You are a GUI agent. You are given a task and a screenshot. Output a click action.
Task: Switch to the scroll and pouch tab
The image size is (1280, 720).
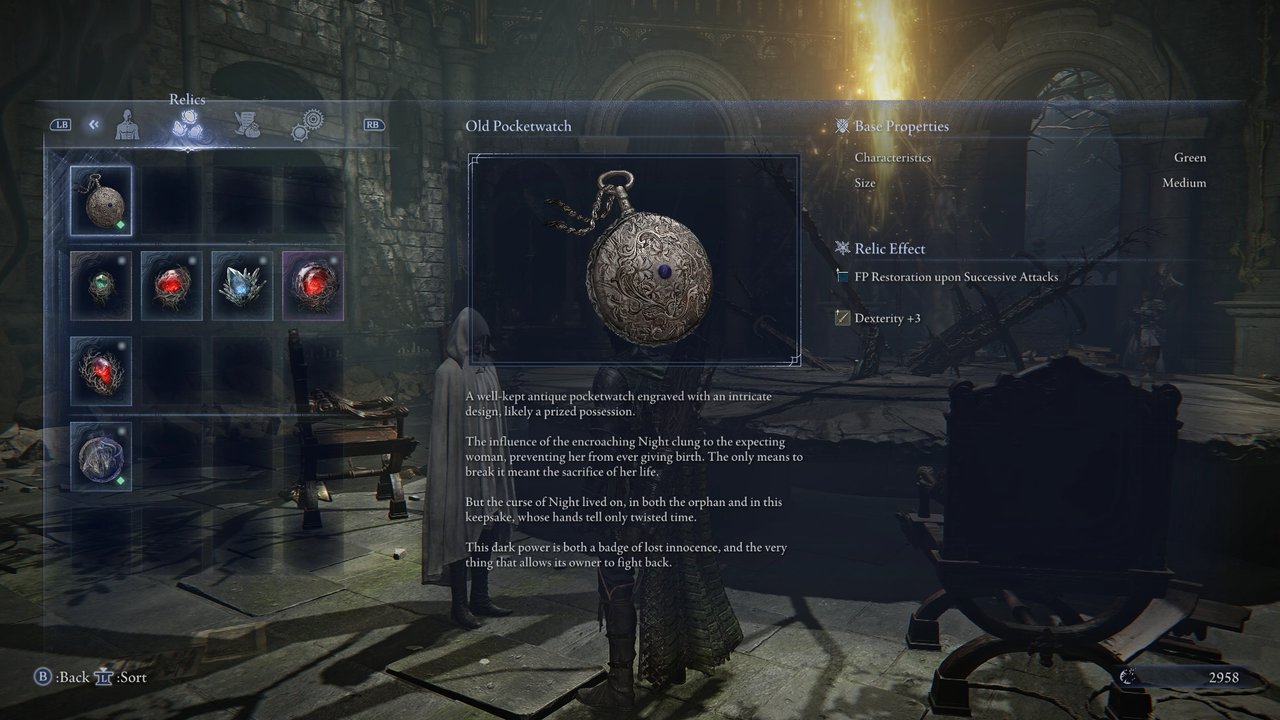coord(246,125)
